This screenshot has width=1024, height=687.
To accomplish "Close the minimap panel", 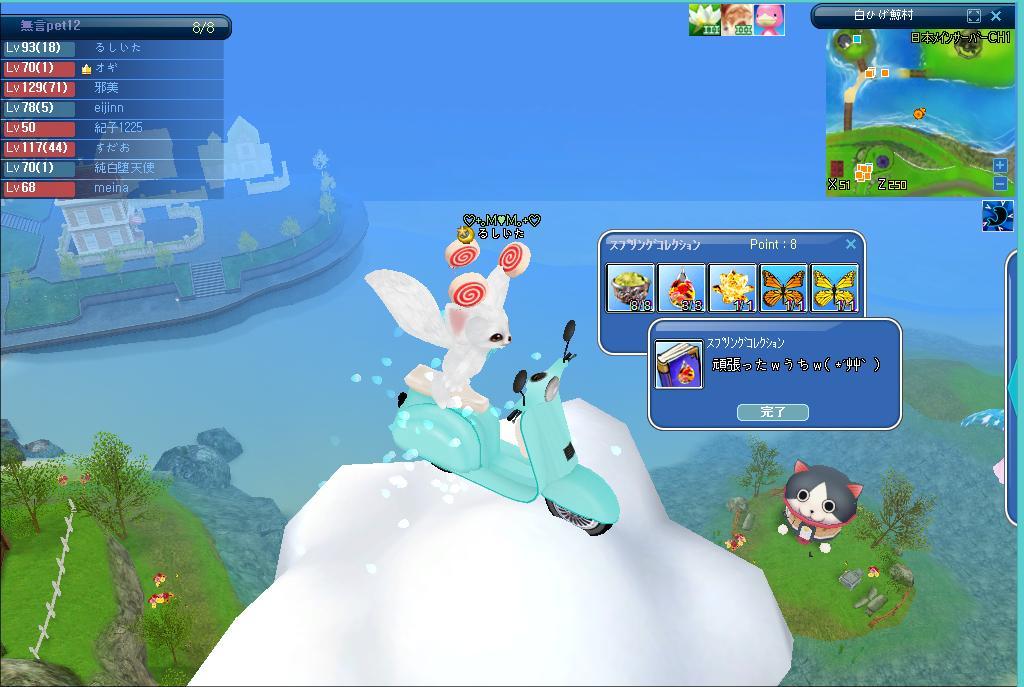I will point(996,16).
